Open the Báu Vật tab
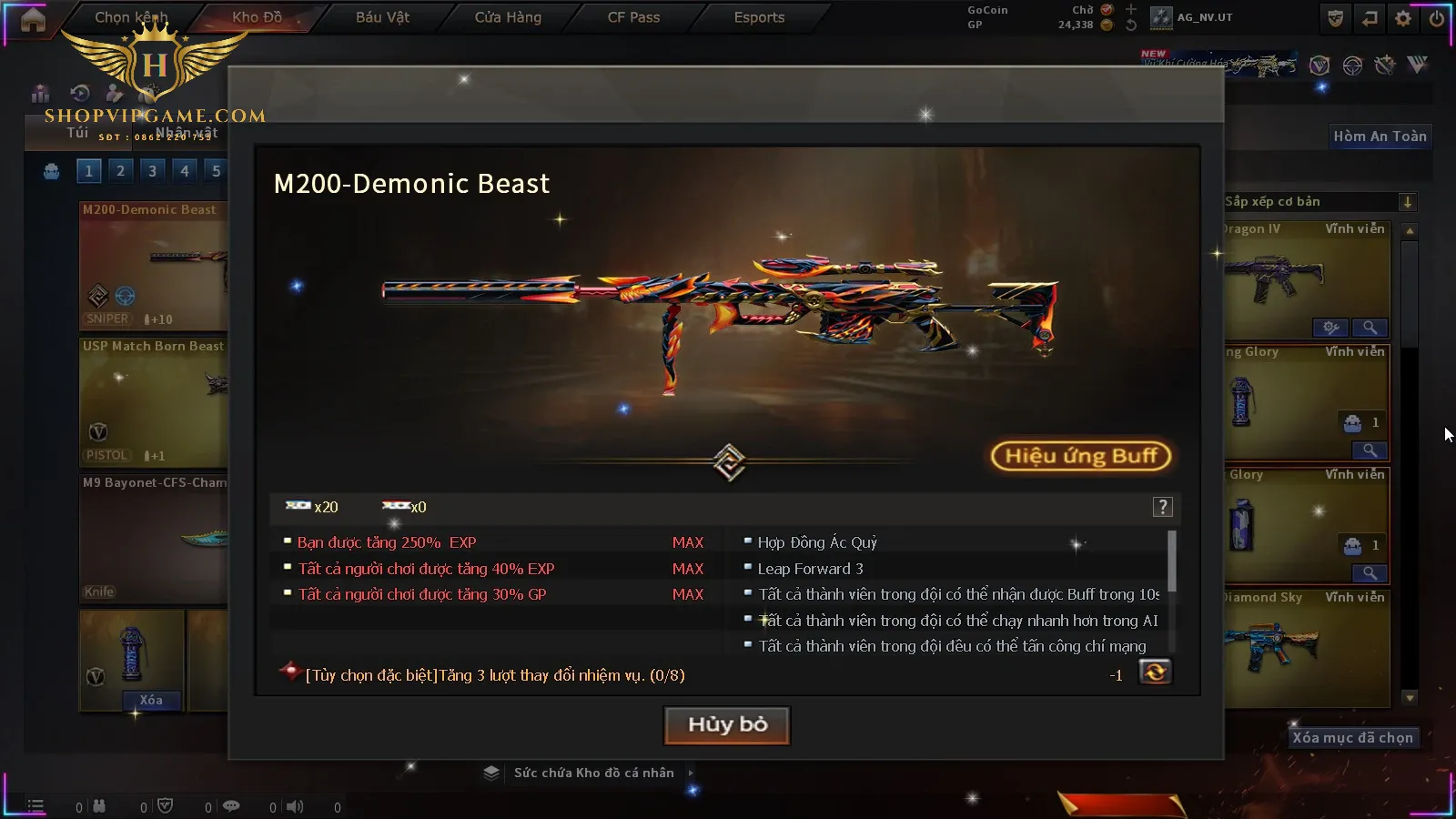The height and width of the screenshot is (819, 1456). click(x=382, y=17)
